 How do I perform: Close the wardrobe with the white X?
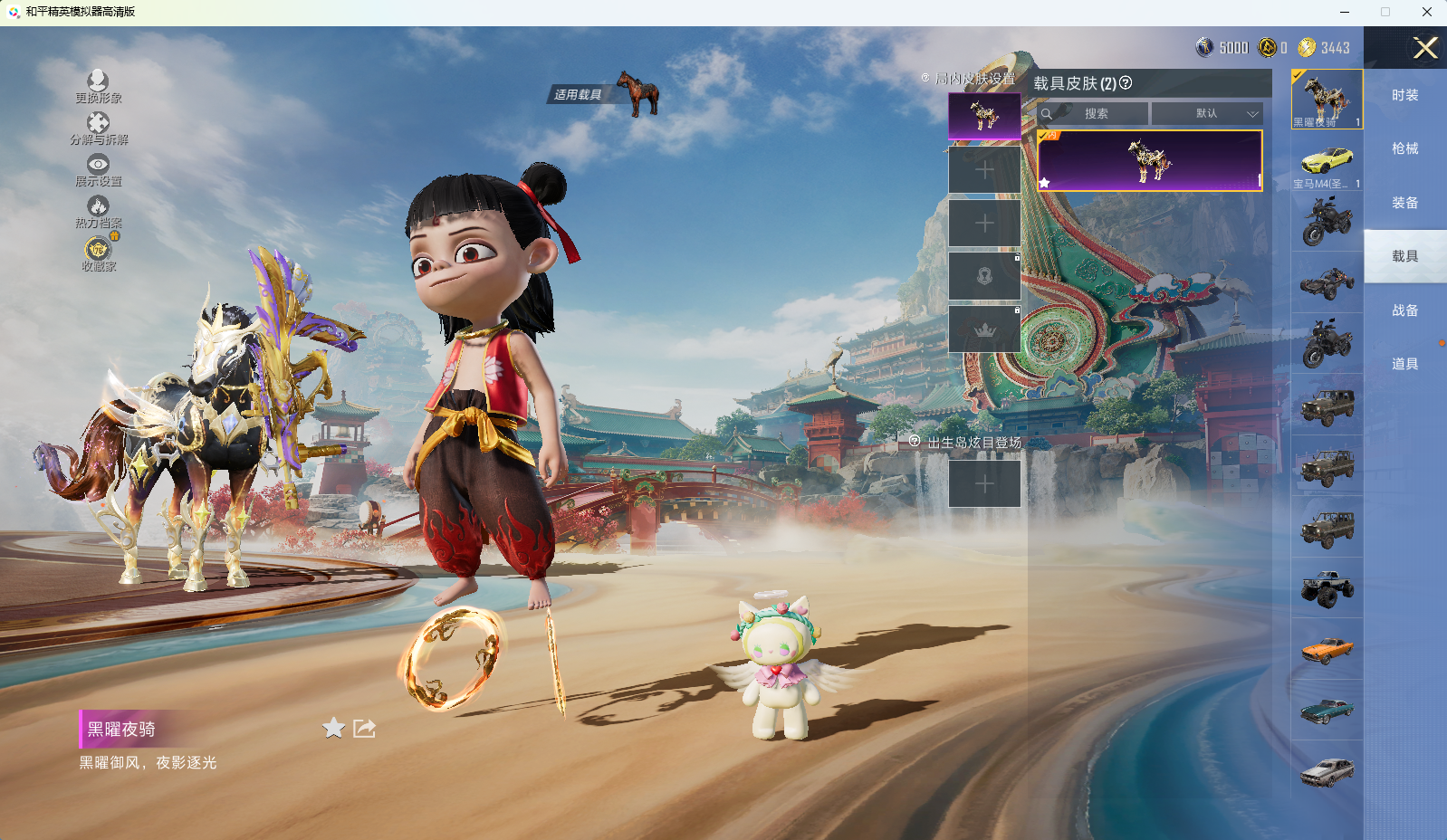coord(1425,48)
